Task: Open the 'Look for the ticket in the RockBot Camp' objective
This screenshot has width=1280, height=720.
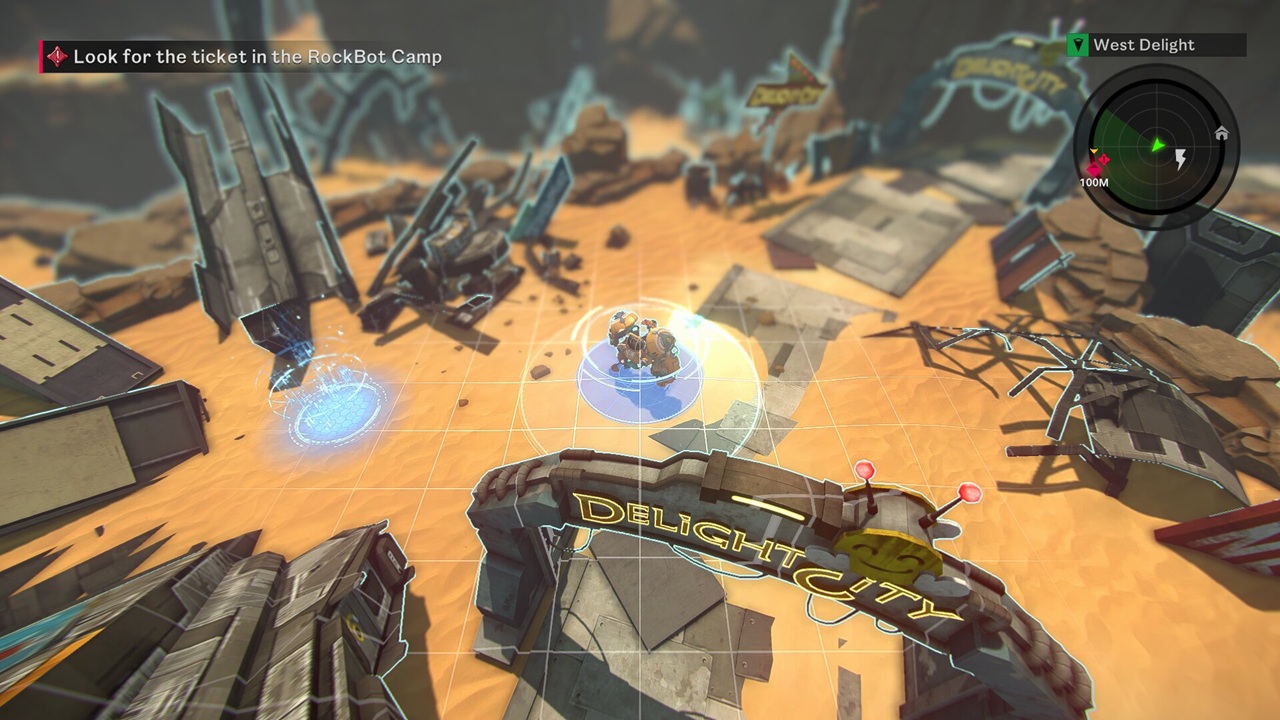Action: tap(249, 57)
